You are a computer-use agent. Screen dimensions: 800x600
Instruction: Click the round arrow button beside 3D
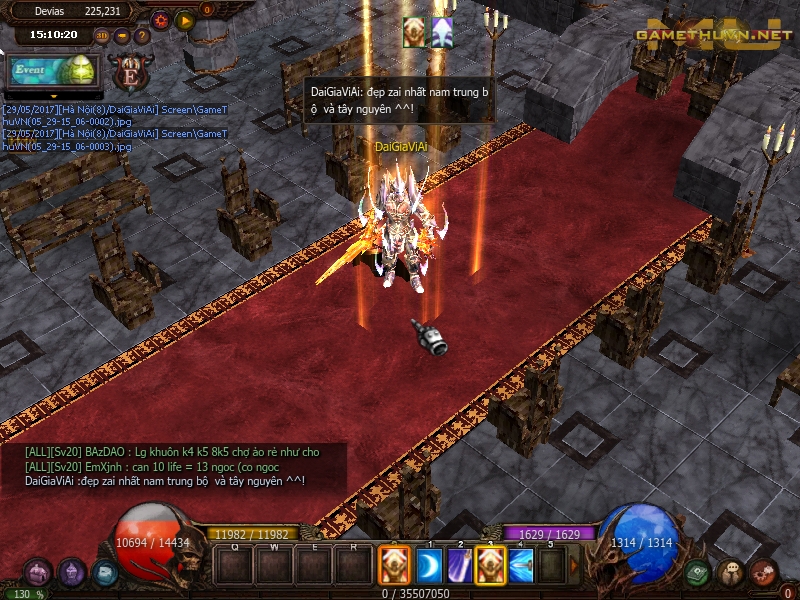pos(121,36)
